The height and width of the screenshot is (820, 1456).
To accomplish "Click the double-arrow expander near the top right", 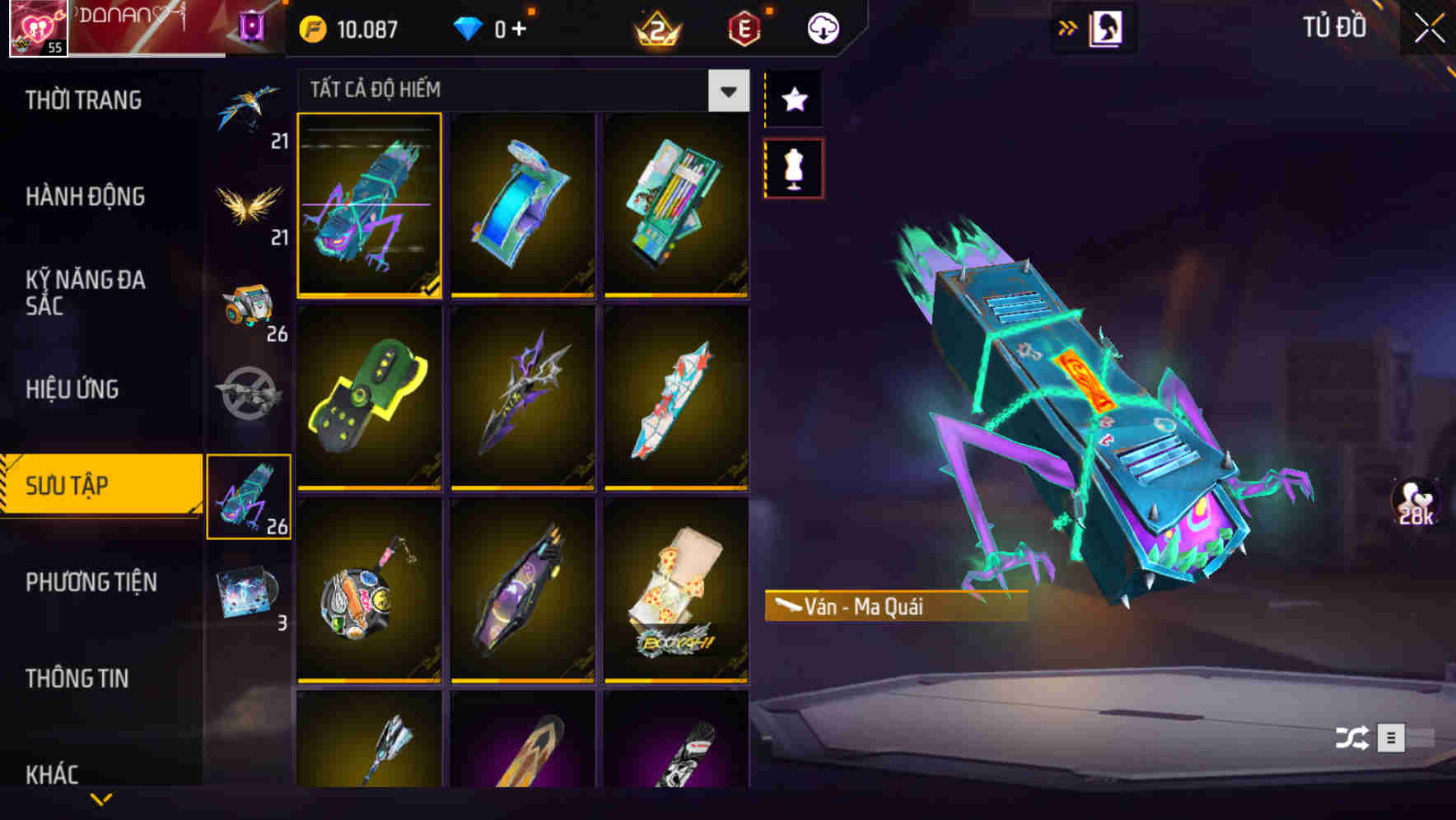I will point(1068,27).
